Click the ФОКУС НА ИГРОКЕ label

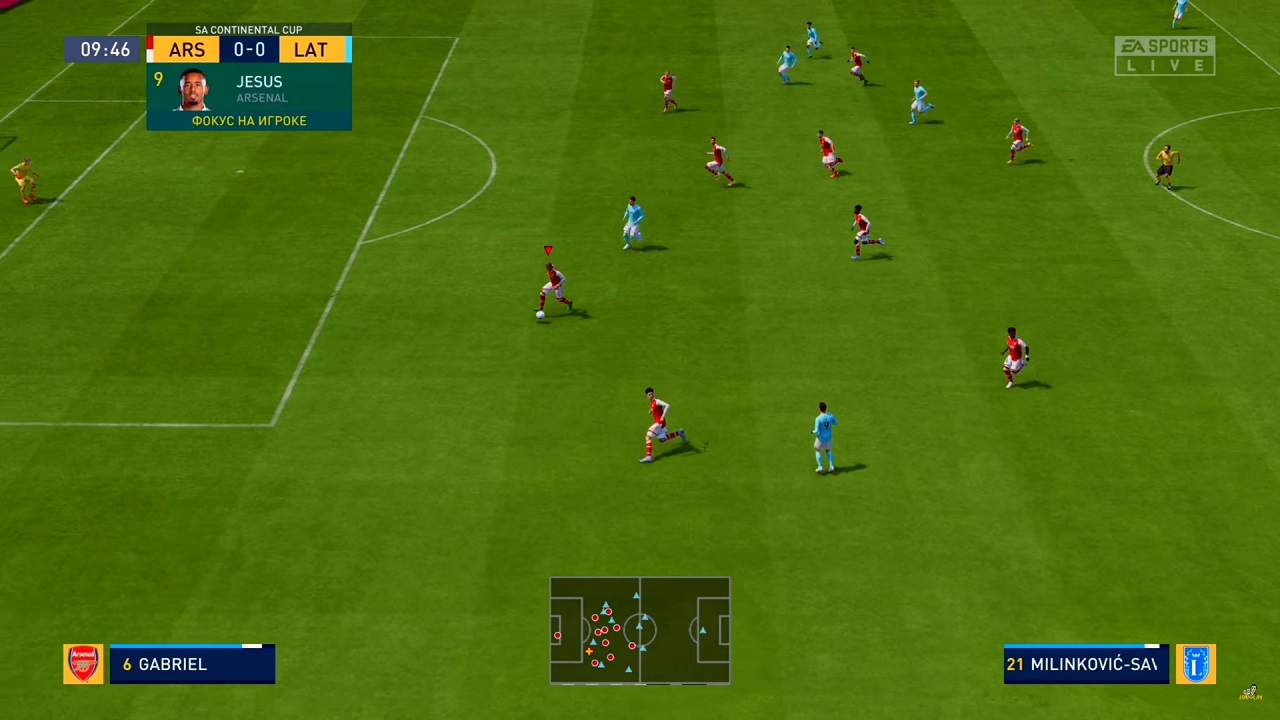248,120
